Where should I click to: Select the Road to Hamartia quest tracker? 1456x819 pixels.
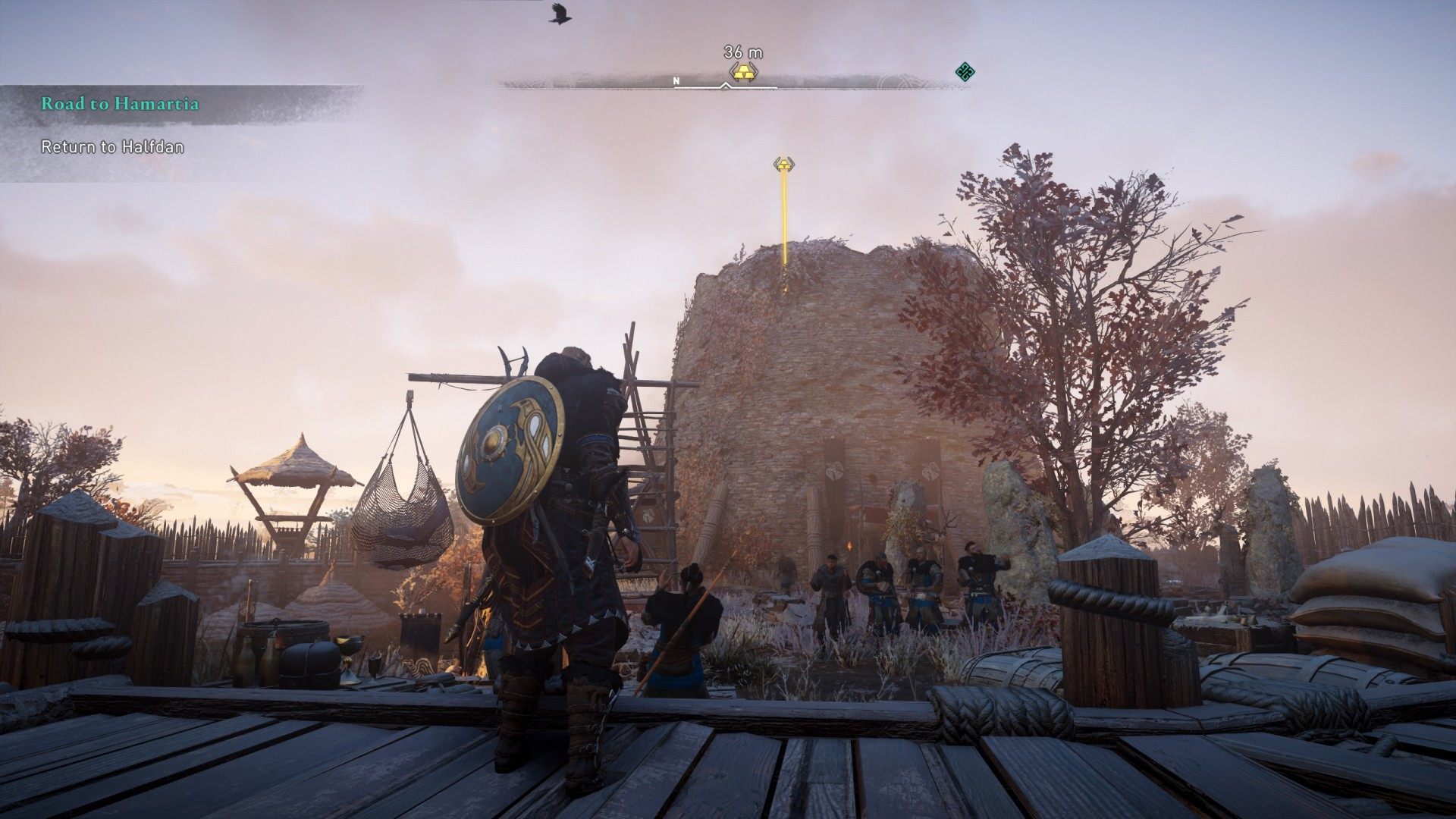coord(120,104)
